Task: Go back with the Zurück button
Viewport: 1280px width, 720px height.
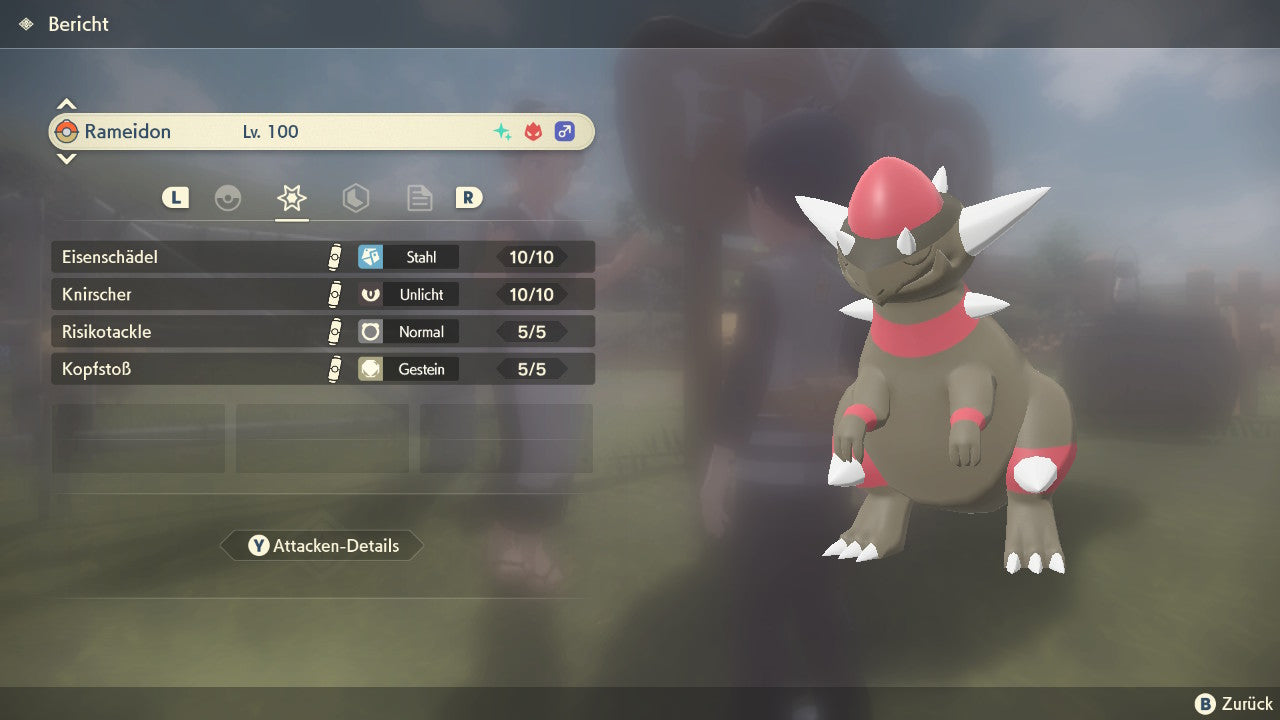Action: (x=1234, y=704)
